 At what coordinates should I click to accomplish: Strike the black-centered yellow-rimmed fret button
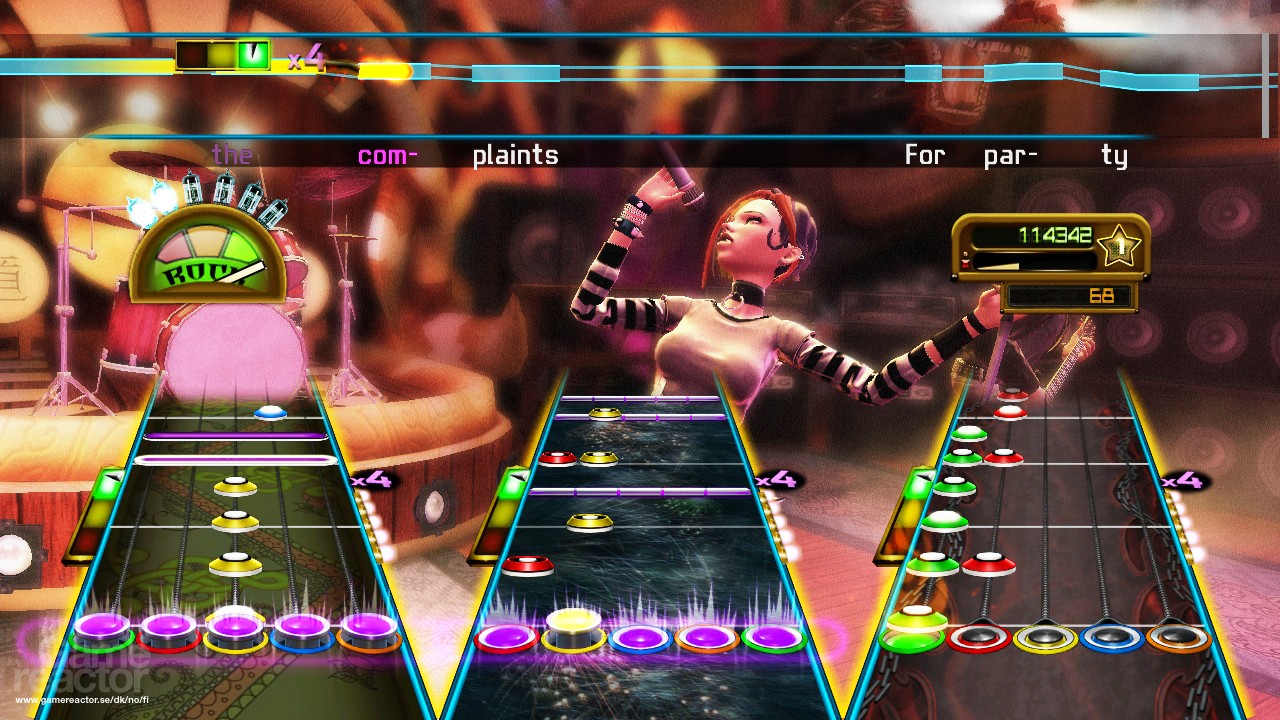click(1045, 636)
